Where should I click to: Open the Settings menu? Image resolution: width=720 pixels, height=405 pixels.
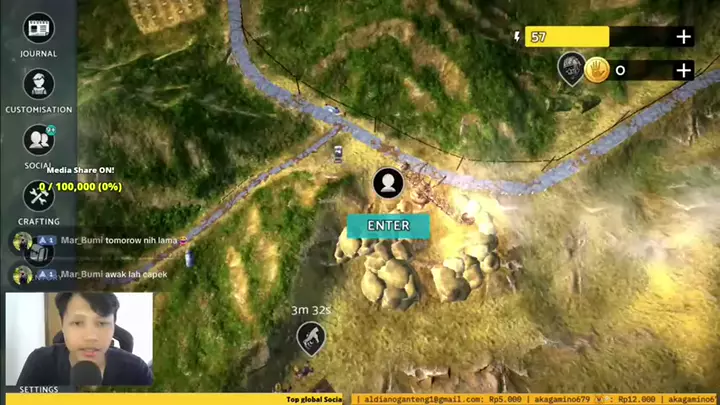pyautogui.click(x=38, y=388)
